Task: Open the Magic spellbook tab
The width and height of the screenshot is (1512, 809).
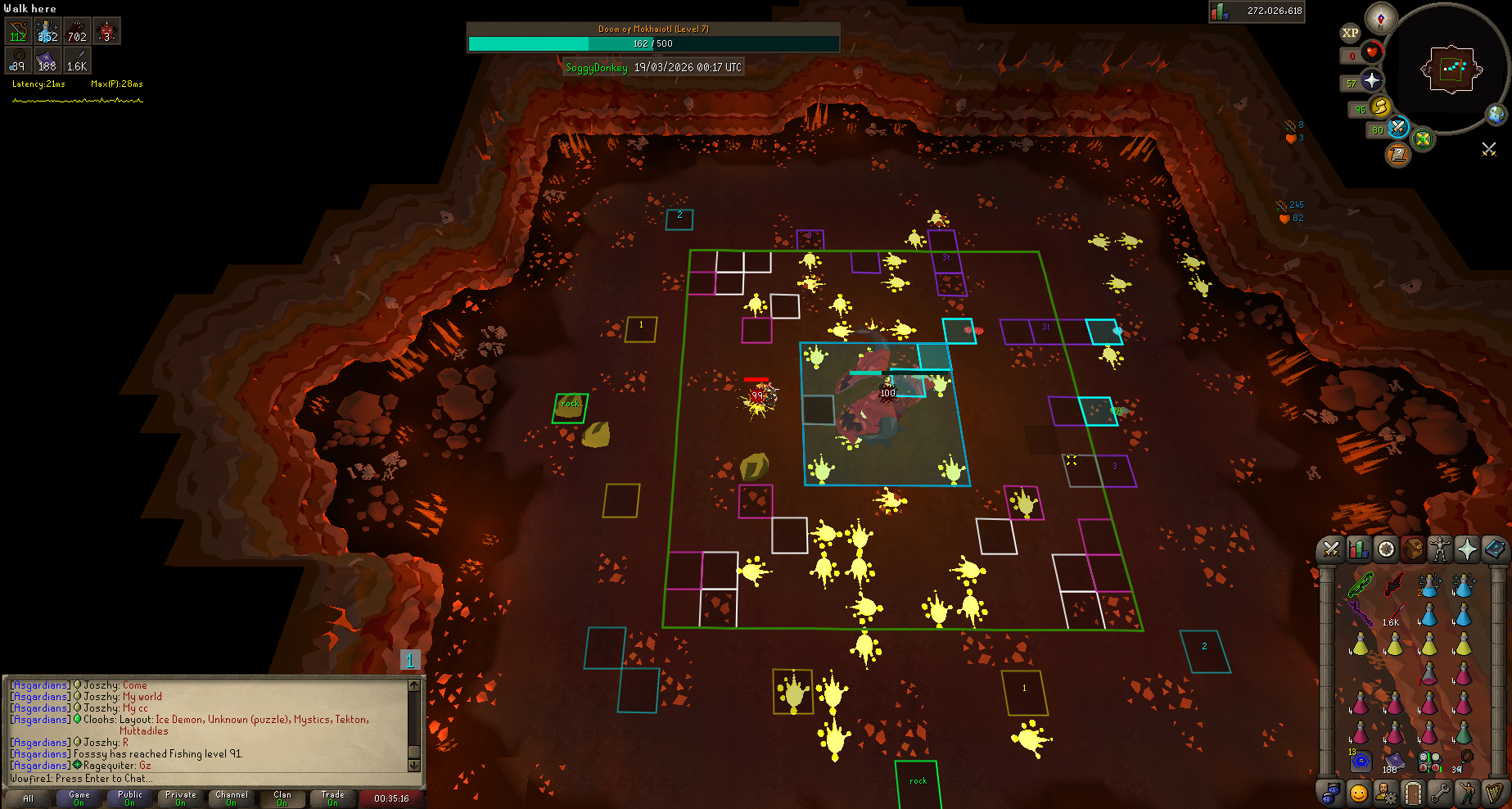Action: point(1494,549)
